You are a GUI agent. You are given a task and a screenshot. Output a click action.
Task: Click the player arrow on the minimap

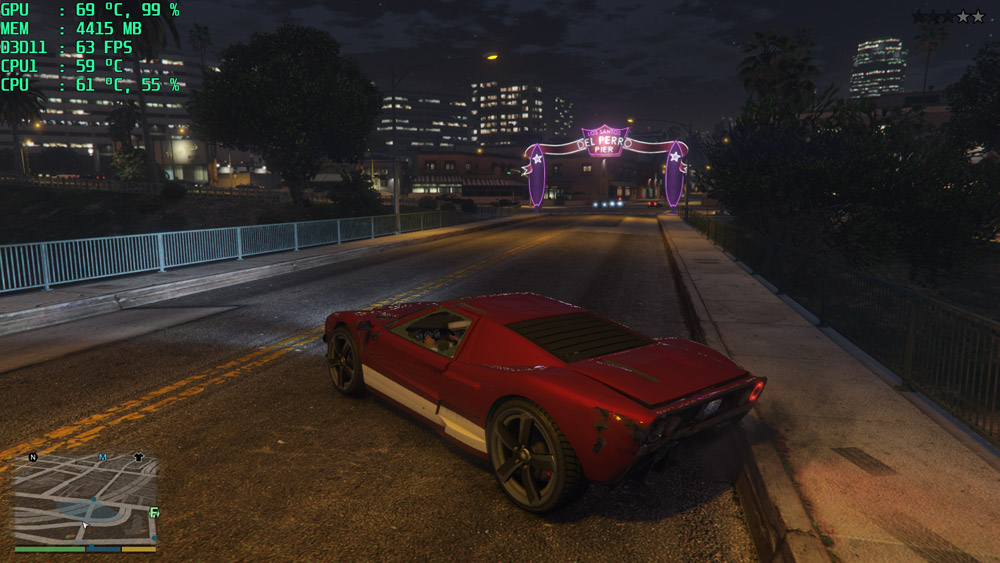[85, 524]
